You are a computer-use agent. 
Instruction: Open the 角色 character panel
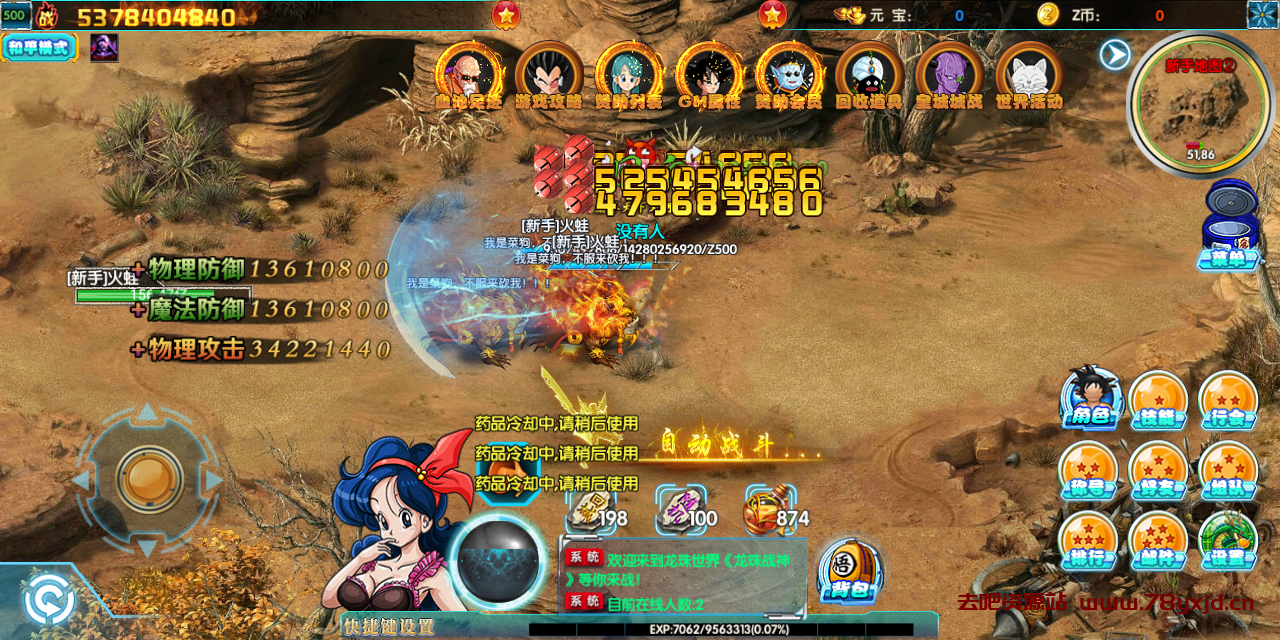[1089, 399]
